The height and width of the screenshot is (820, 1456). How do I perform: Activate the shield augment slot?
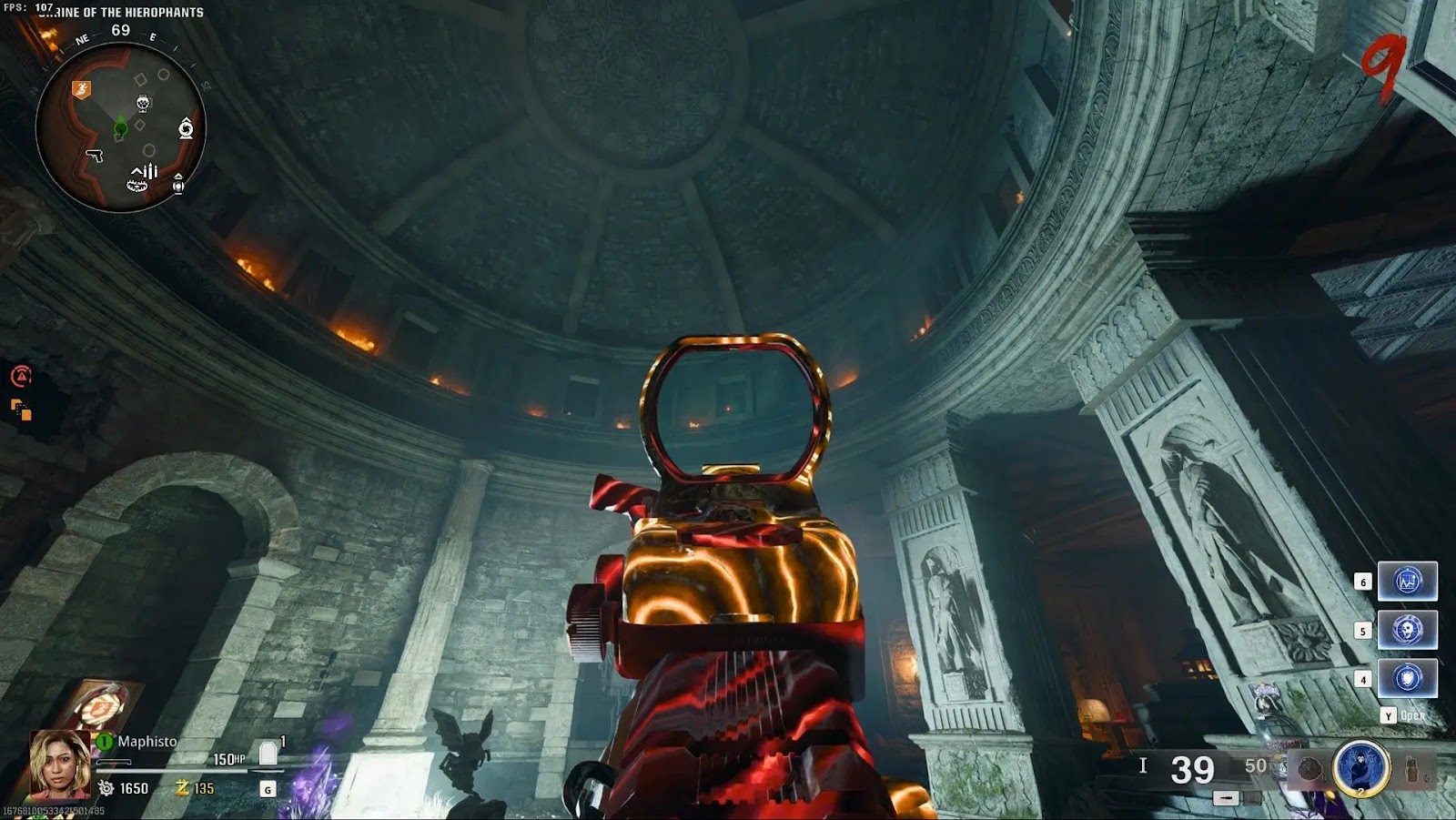1407,678
